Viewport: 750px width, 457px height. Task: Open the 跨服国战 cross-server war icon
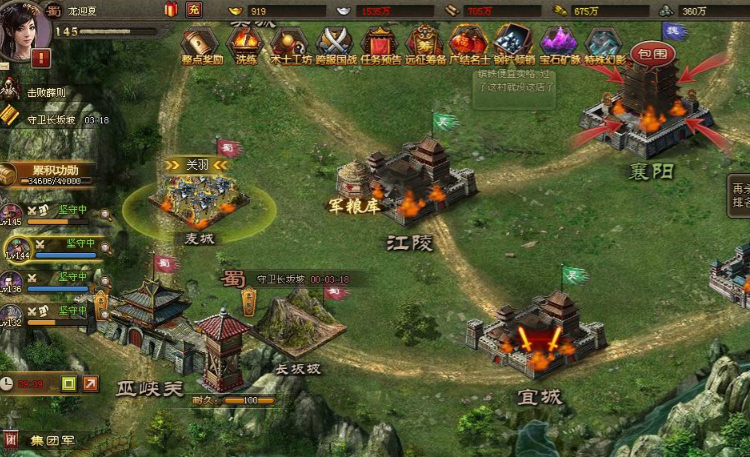coord(334,43)
